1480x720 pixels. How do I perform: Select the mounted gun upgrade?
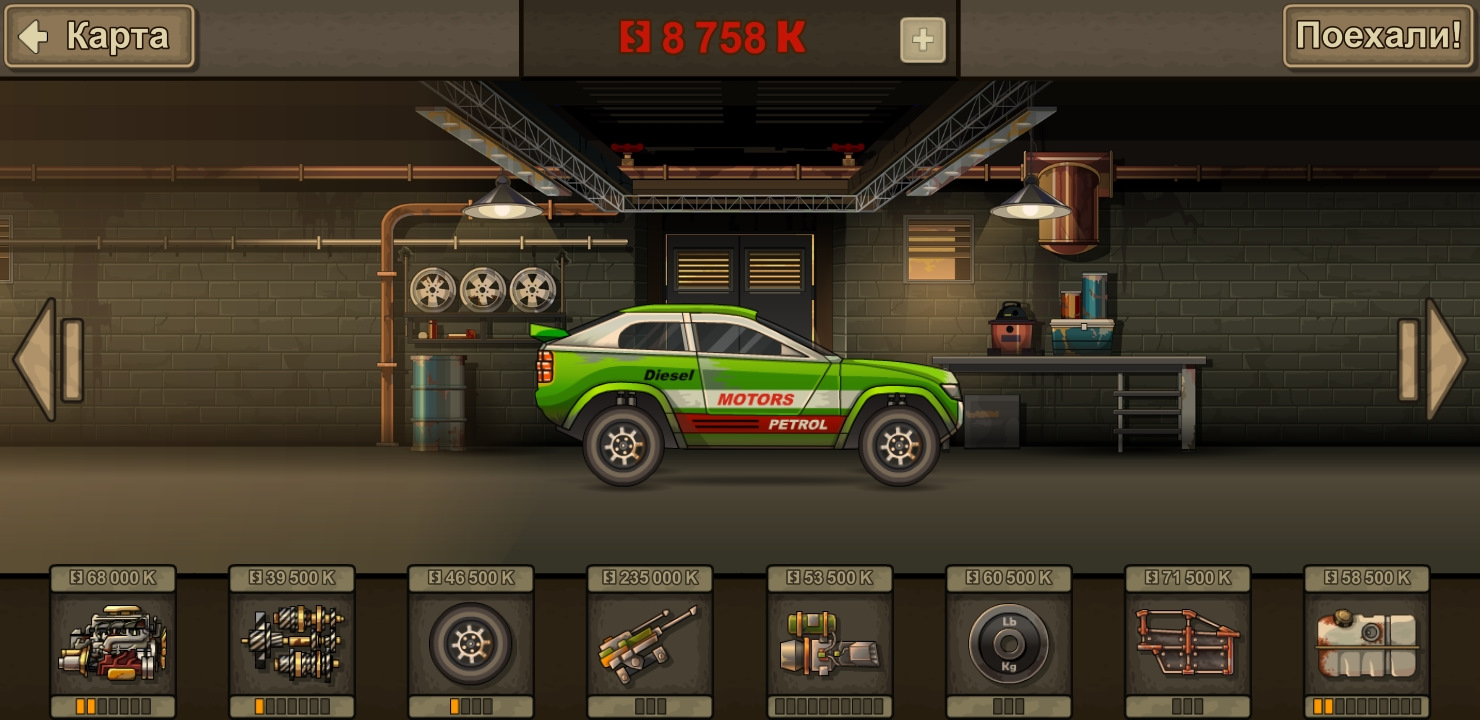pos(650,642)
